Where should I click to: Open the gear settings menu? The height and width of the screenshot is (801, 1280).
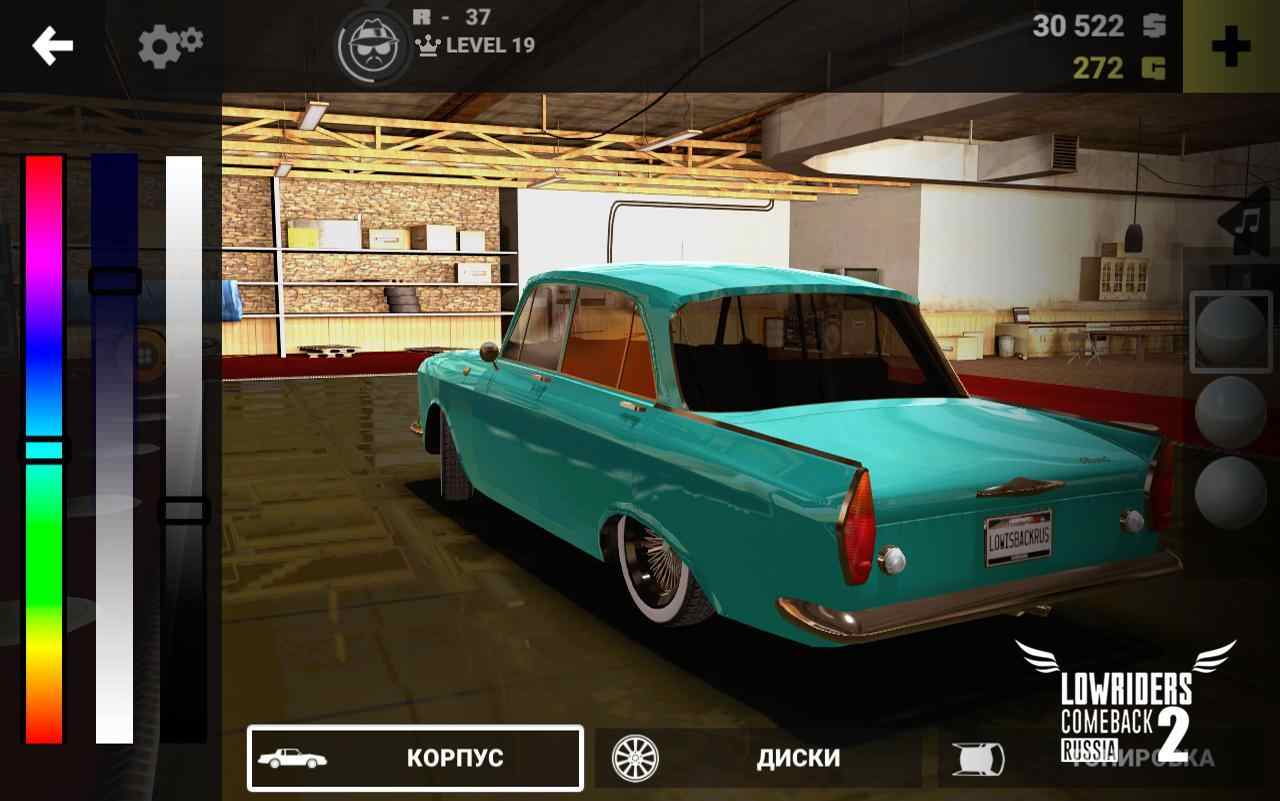click(170, 46)
